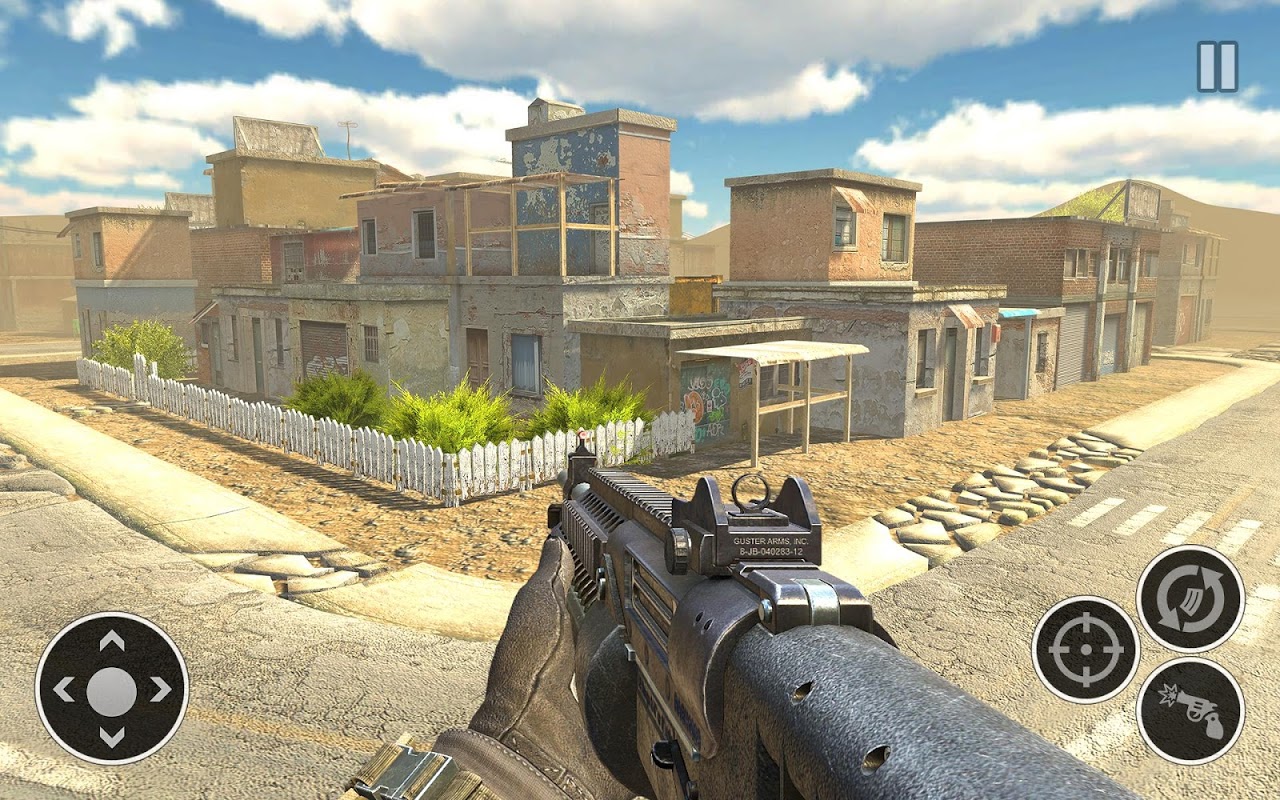Pause the game with the pause button

(1217, 67)
